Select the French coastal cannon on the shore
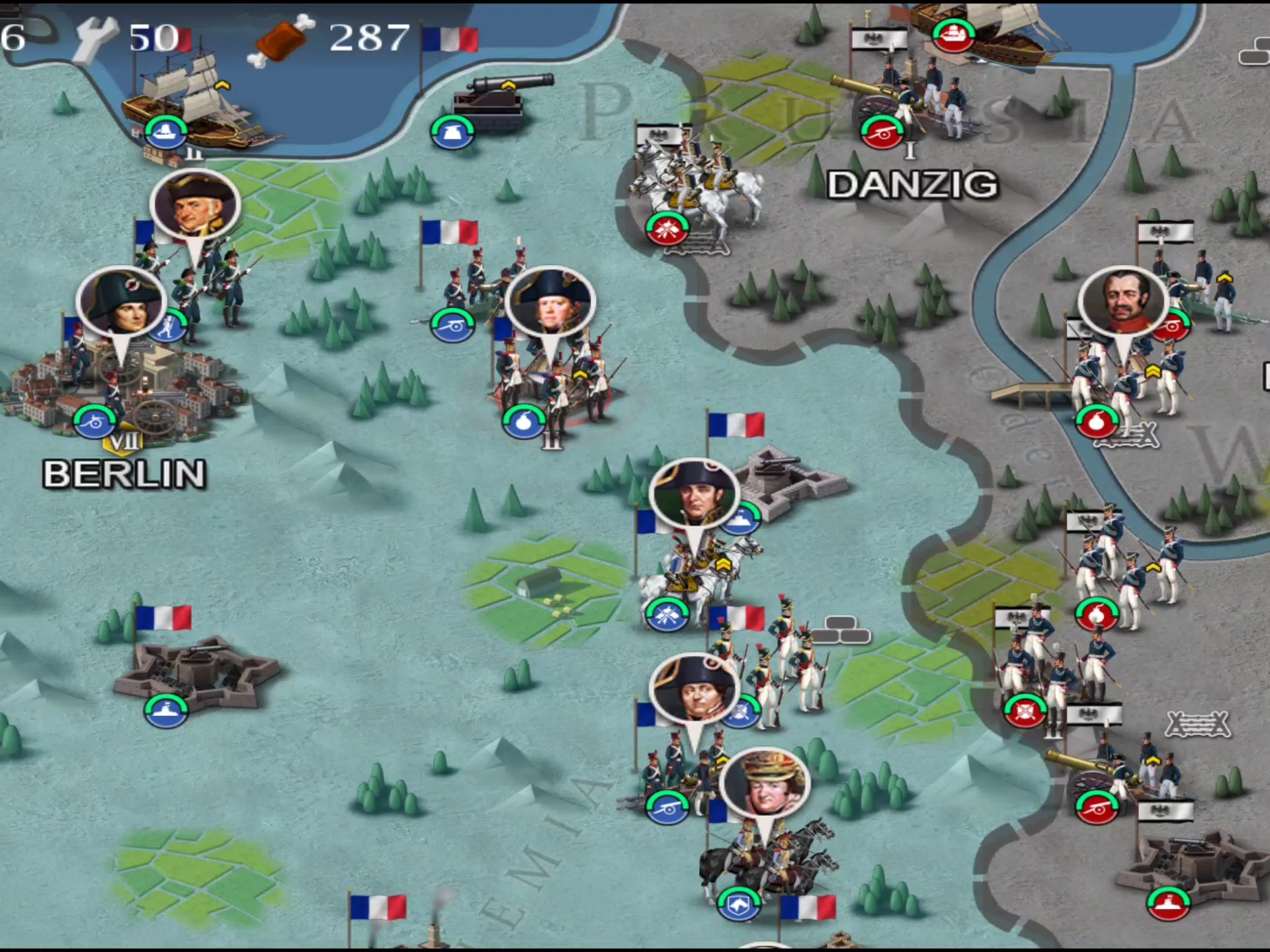1270x952 pixels. coord(501,99)
